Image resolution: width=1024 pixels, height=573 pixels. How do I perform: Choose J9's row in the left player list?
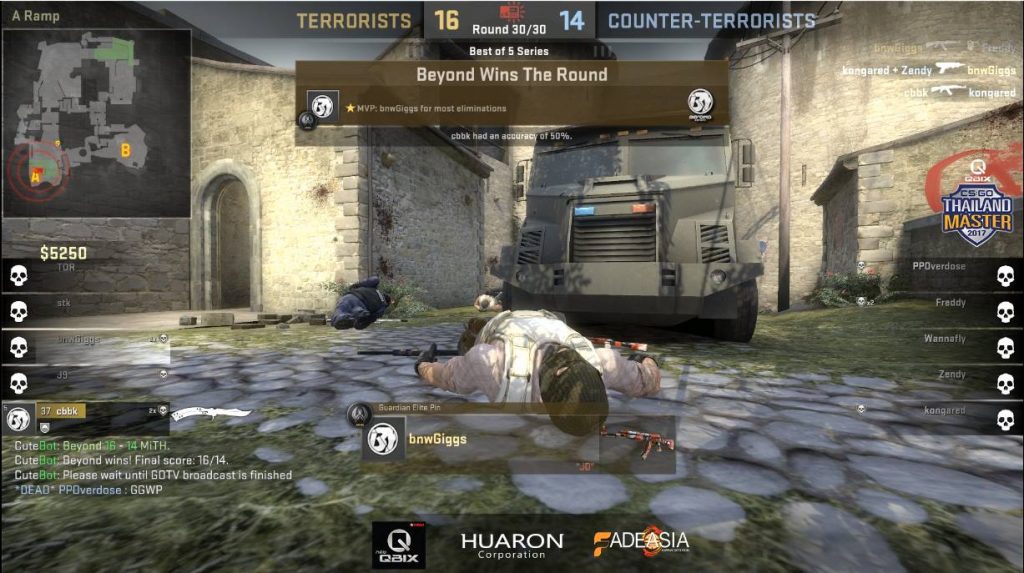tap(85, 382)
